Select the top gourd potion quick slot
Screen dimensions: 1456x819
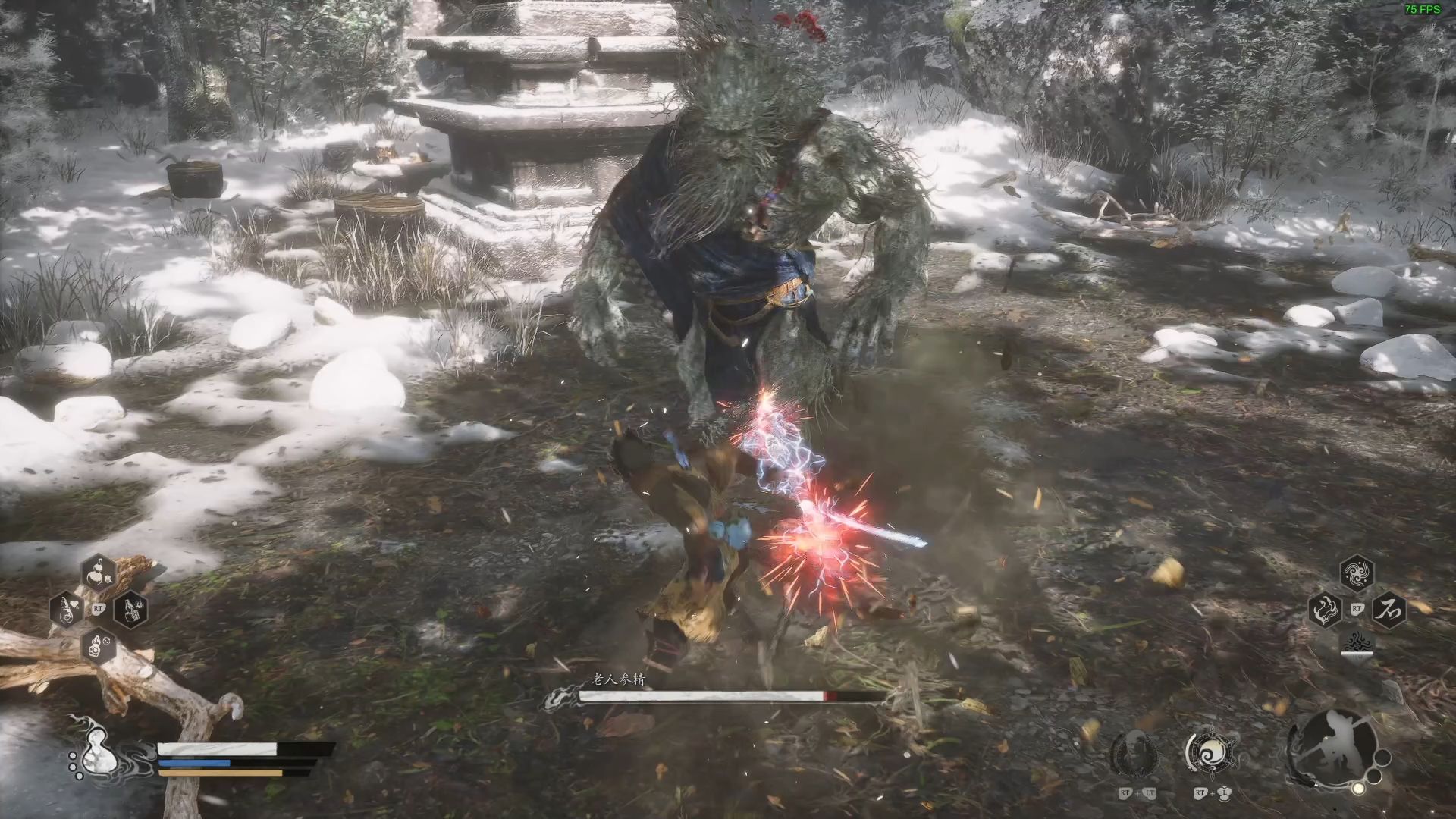point(98,573)
